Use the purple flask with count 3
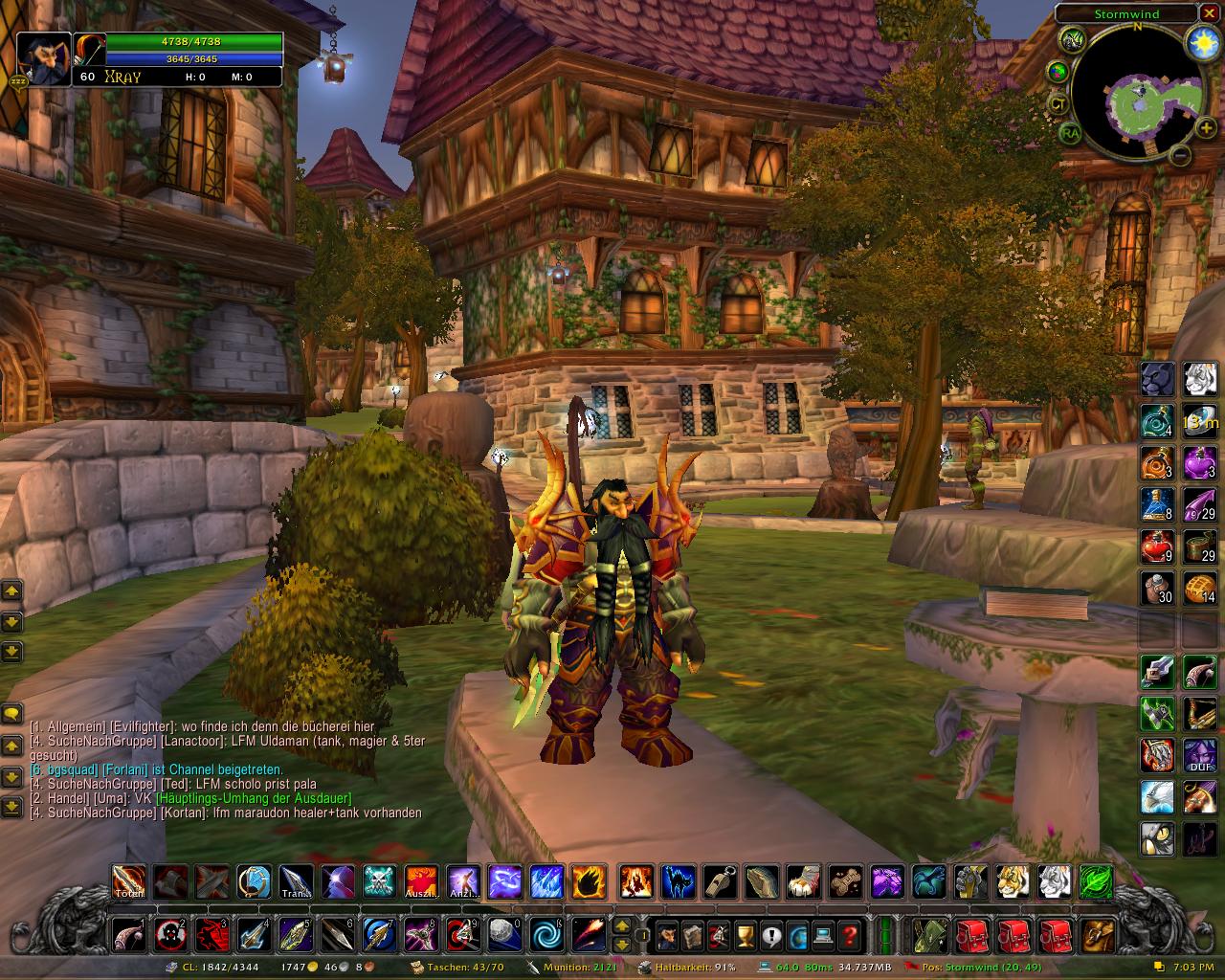 [1199, 463]
